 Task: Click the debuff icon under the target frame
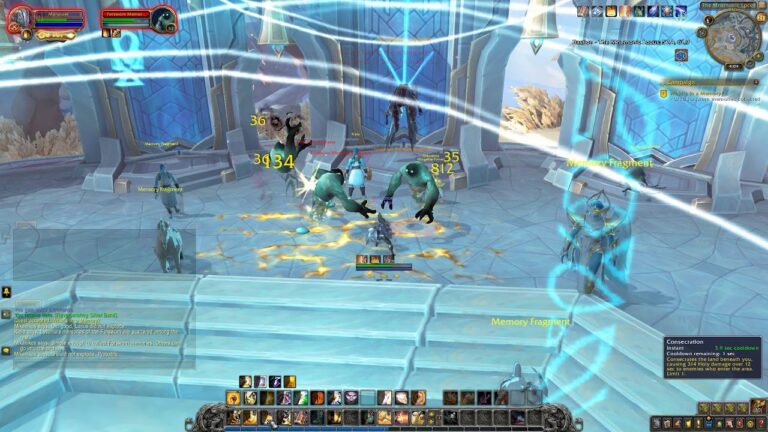[x=106, y=33]
